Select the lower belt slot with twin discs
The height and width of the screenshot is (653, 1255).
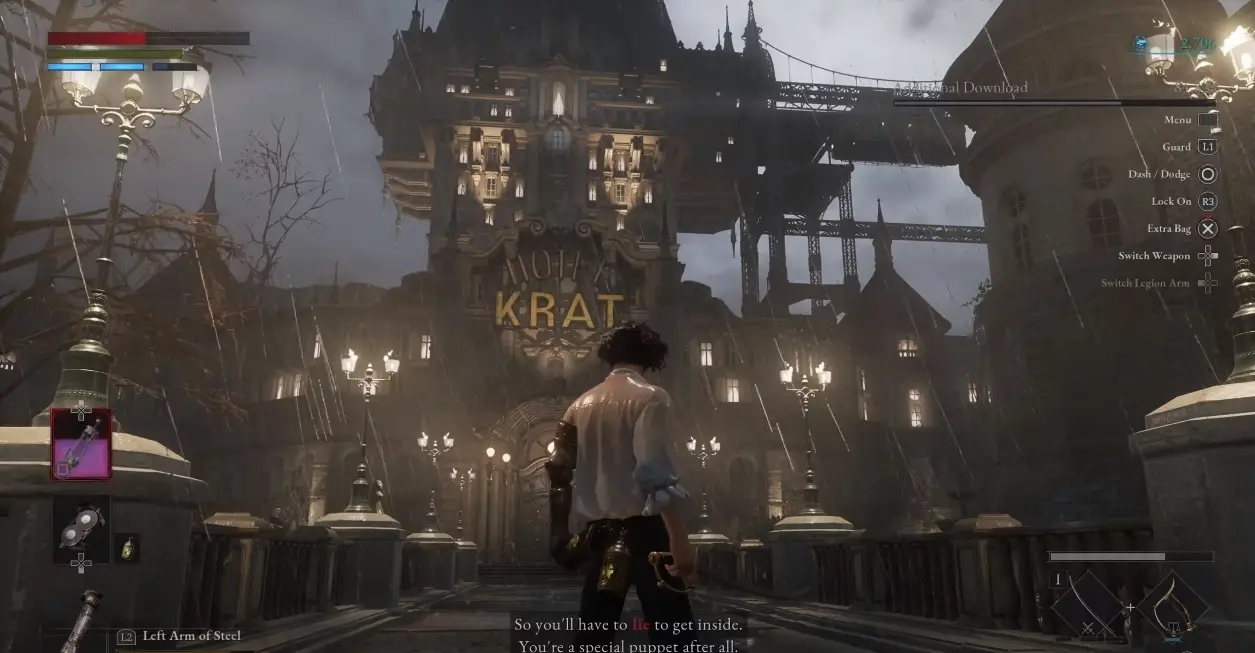click(81, 530)
